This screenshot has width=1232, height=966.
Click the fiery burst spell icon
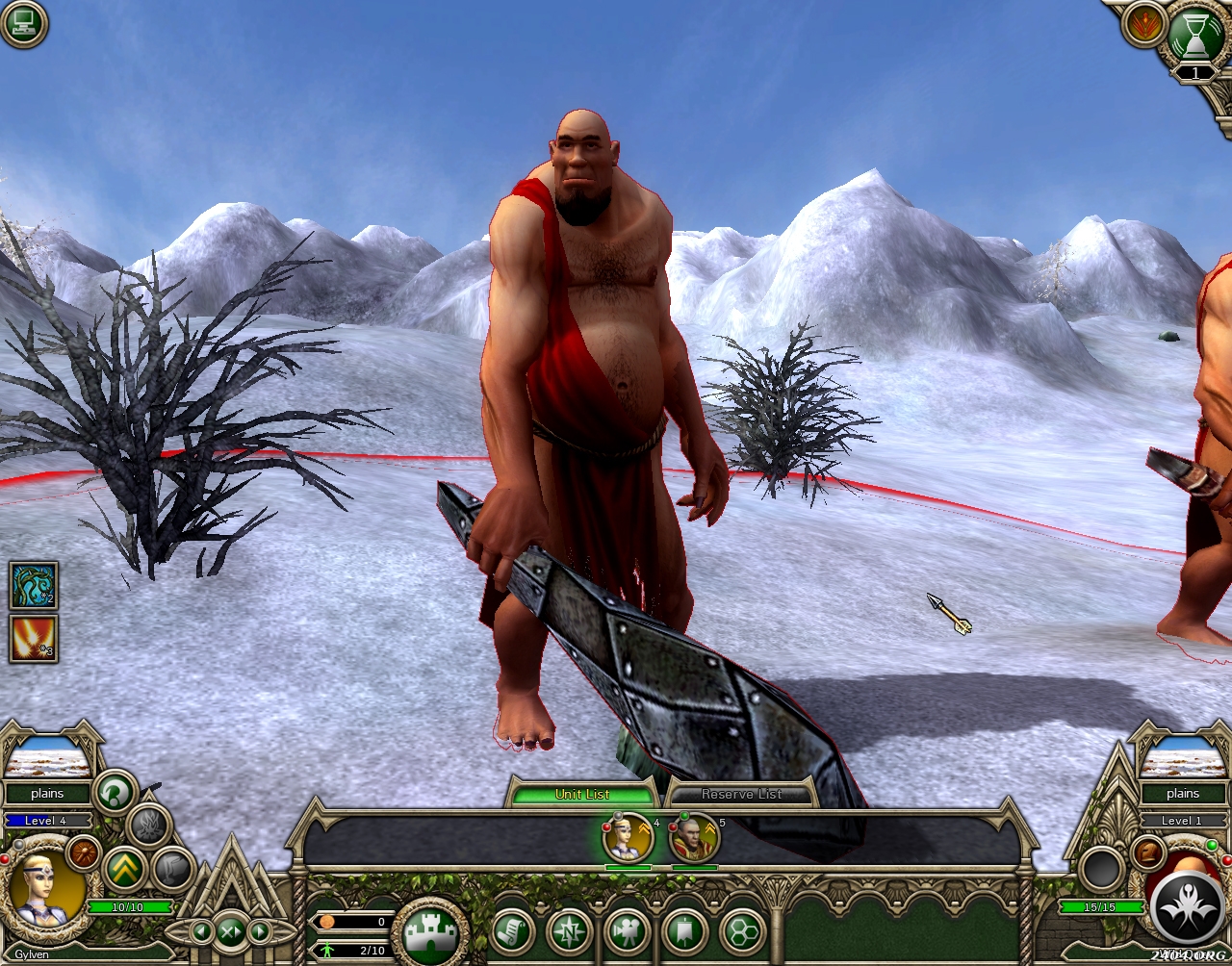pyautogui.click(x=34, y=639)
